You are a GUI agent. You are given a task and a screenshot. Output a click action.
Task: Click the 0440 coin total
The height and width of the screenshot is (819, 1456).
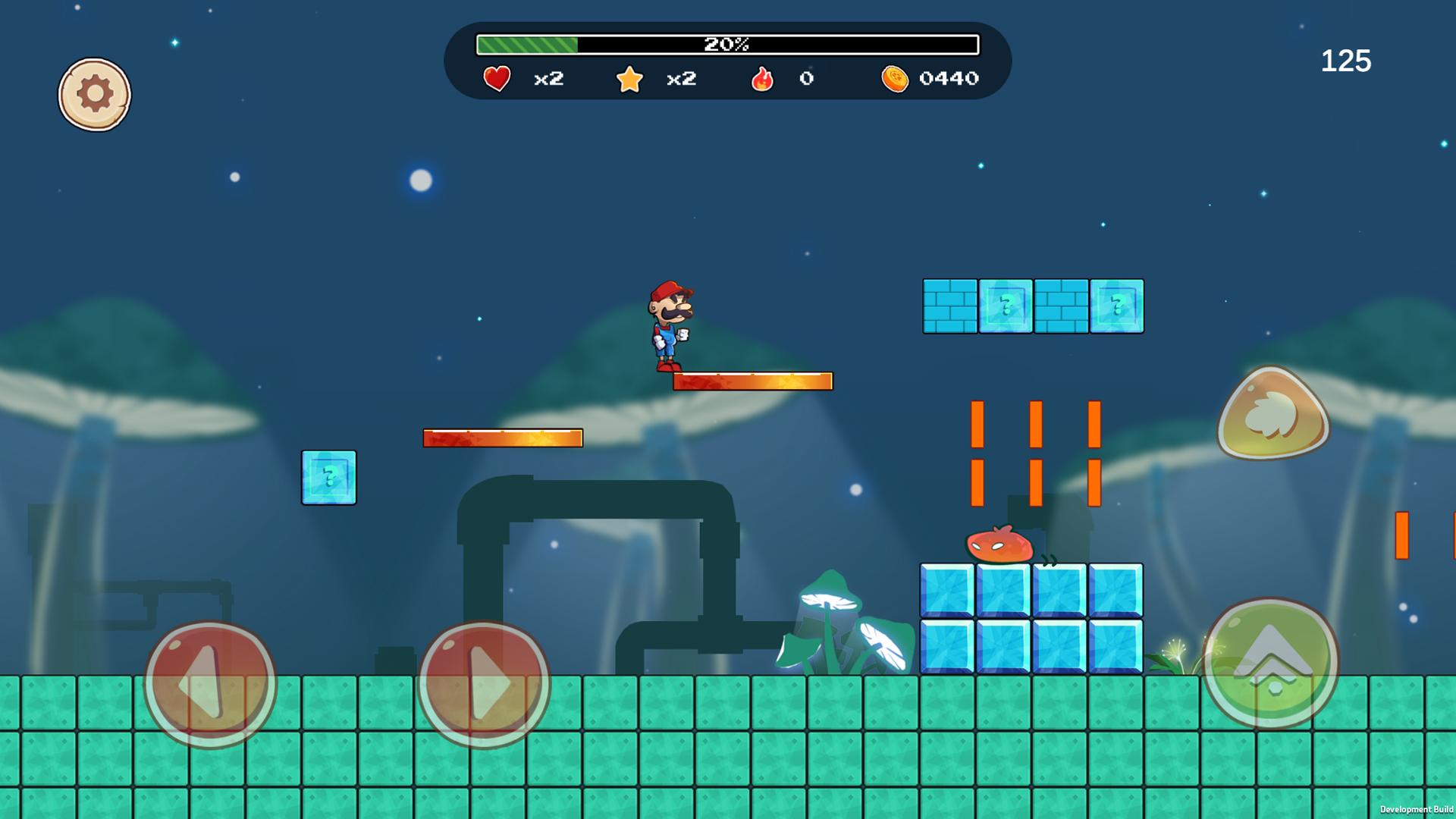click(949, 78)
